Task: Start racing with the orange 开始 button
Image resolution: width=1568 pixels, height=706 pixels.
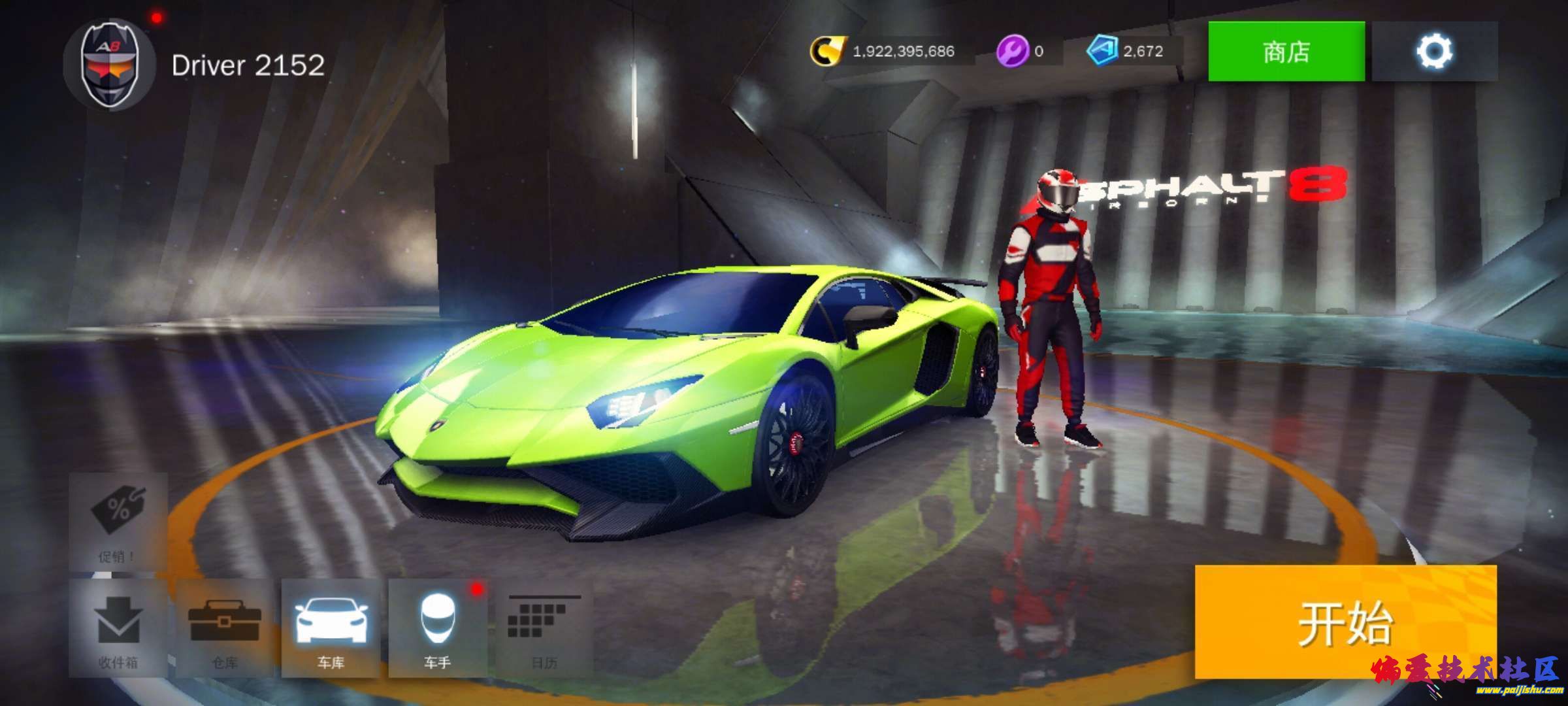Action: (1345, 622)
